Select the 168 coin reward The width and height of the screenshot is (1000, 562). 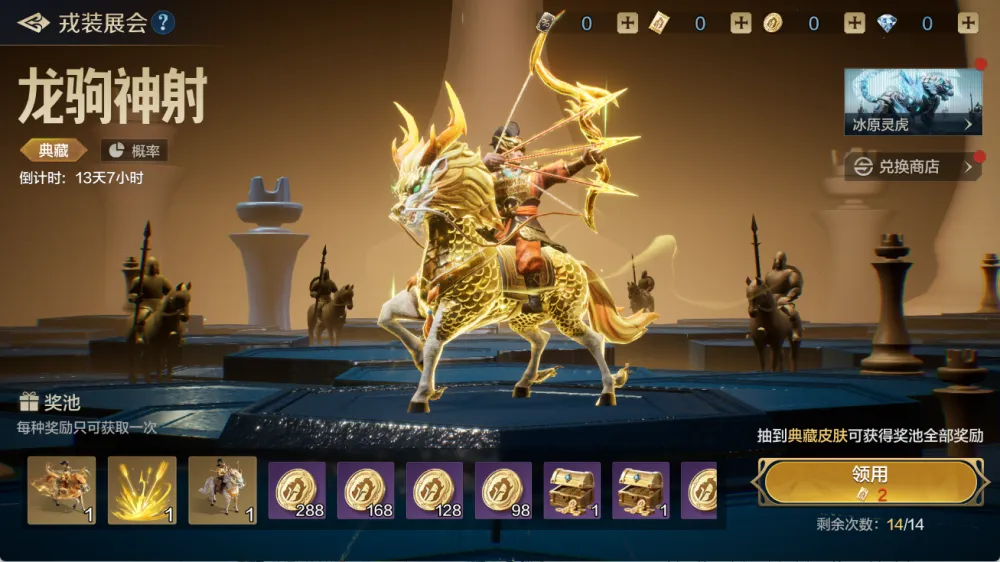pyautogui.click(x=366, y=490)
